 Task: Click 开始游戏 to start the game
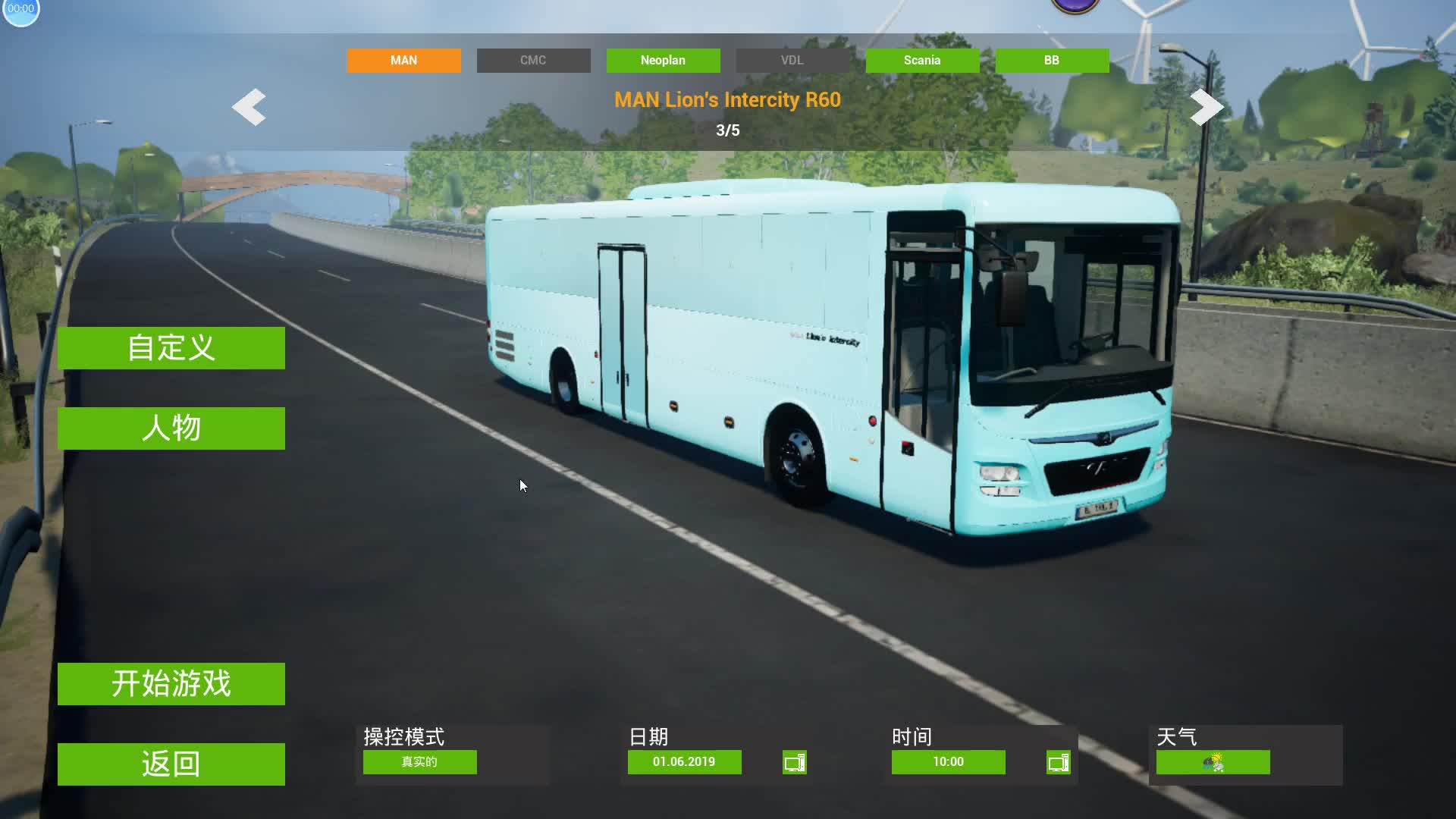[171, 684]
